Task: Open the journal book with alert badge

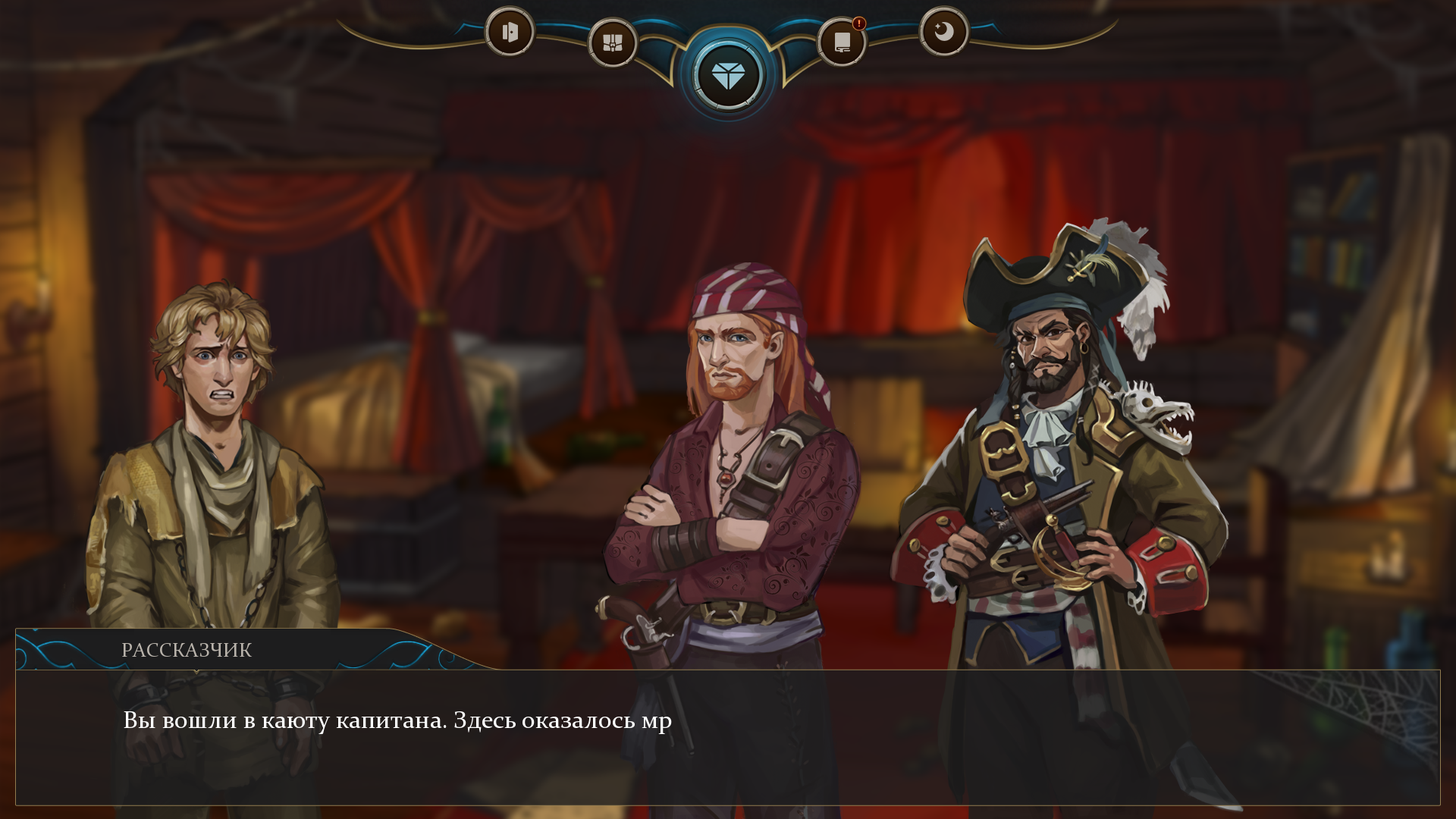Action: coord(842,42)
